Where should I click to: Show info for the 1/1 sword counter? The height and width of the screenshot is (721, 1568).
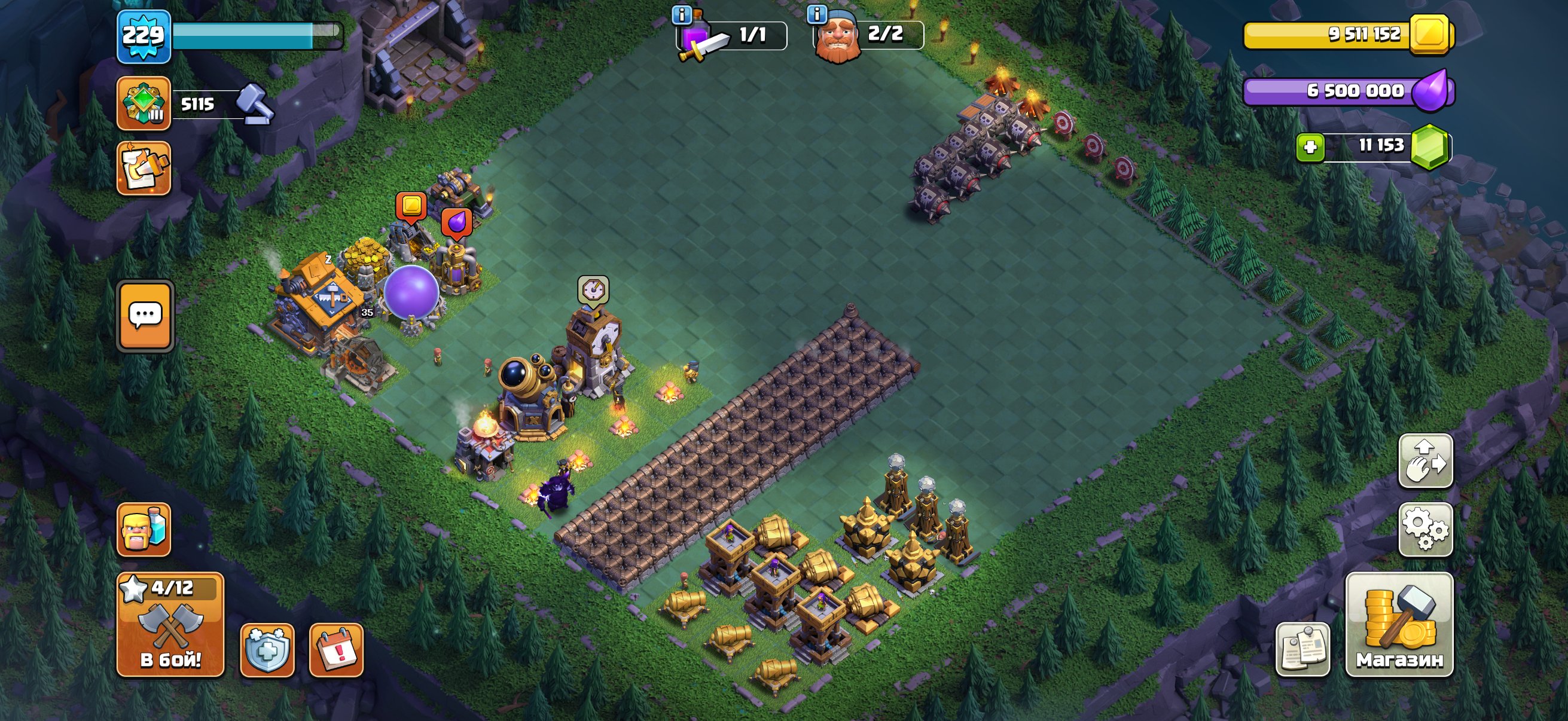681,14
